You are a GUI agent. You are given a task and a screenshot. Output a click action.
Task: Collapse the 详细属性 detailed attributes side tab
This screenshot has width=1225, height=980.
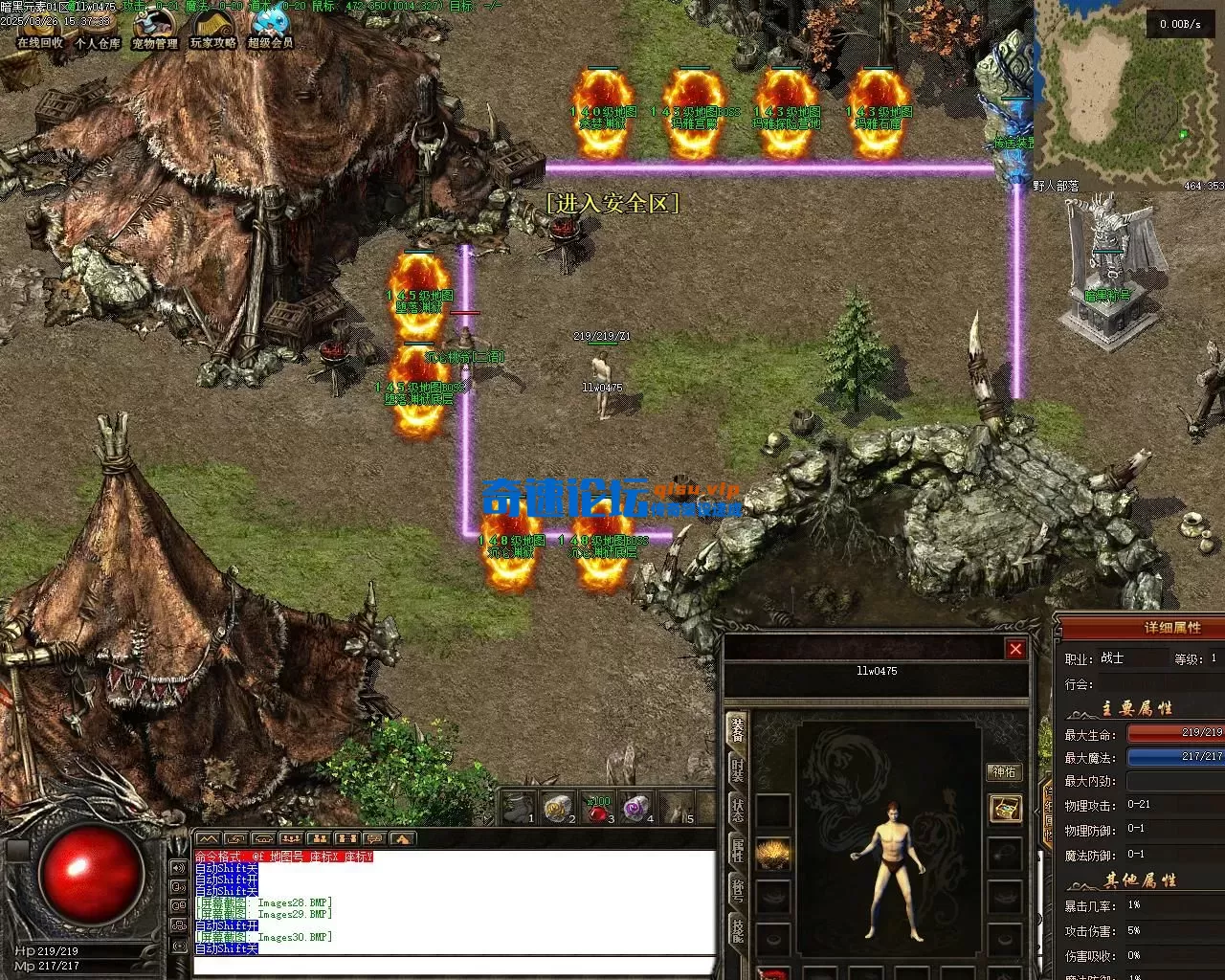click(x=1046, y=813)
